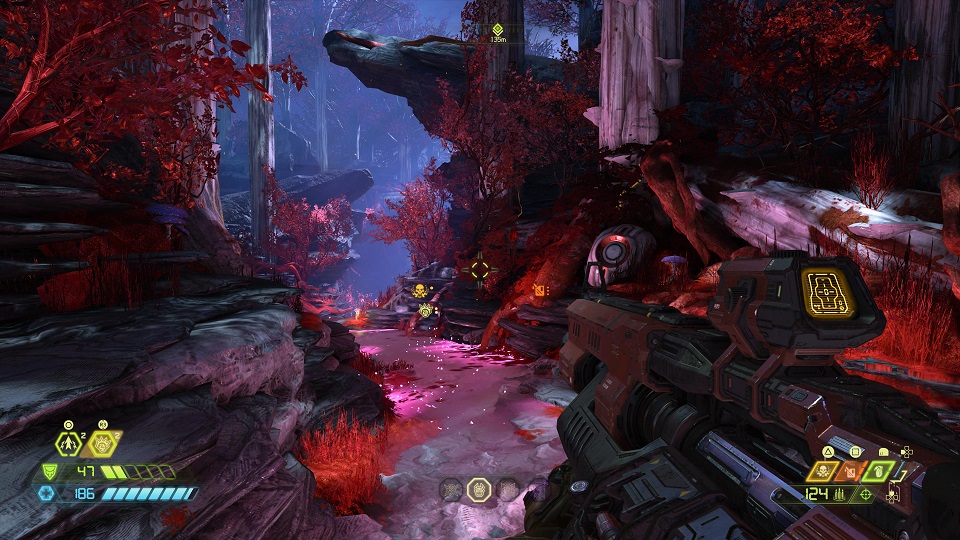Pick the green frag grenade icon
This screenshot has height=540, width=960.
coord(879,469)
